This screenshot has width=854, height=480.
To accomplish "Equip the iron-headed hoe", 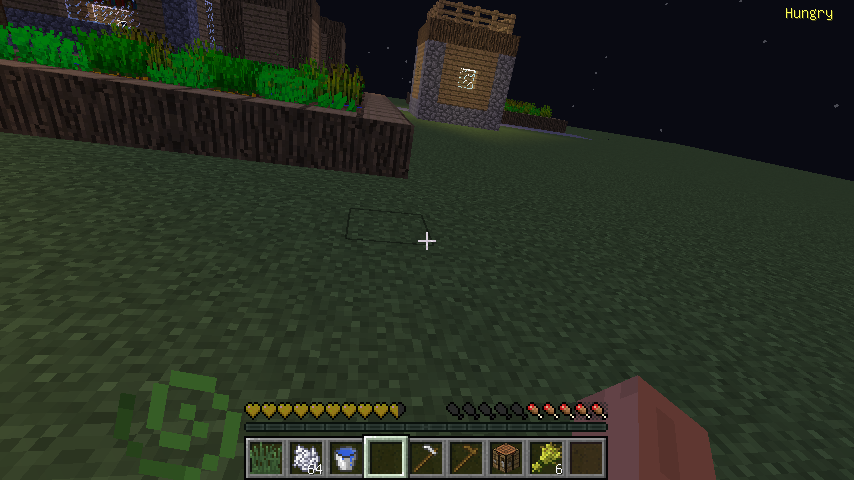I will pos(426,458).
